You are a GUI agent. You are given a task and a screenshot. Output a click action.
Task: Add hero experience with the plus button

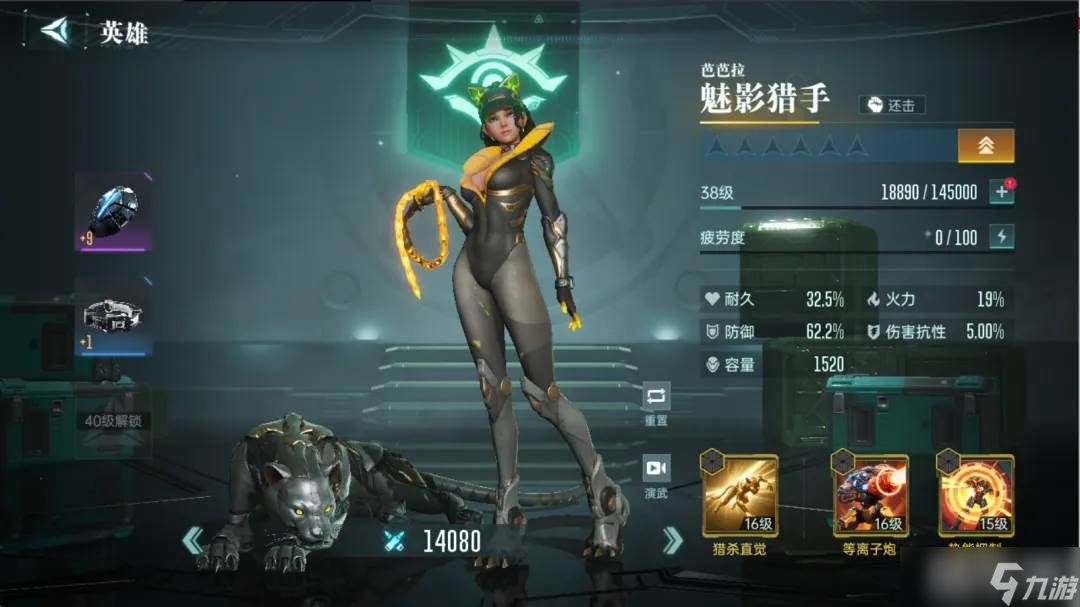(1001, 192)
